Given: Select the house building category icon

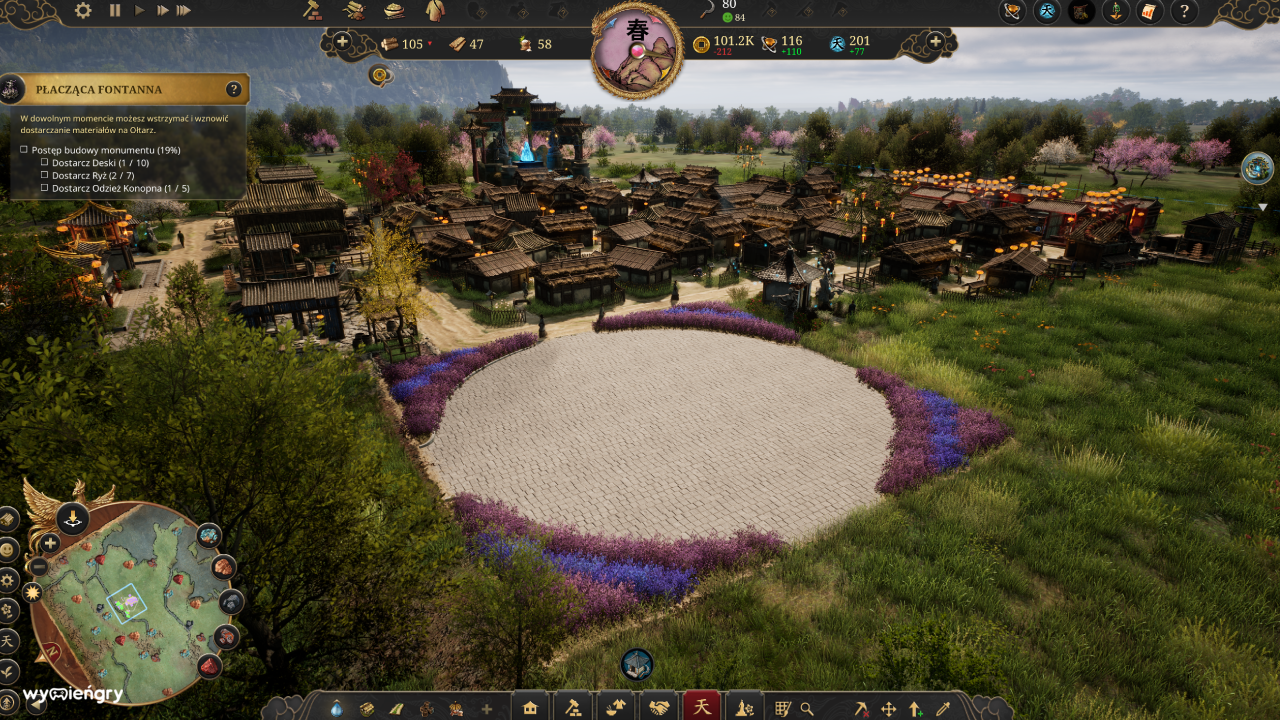Looking at the screenshot, I should 530,708.
